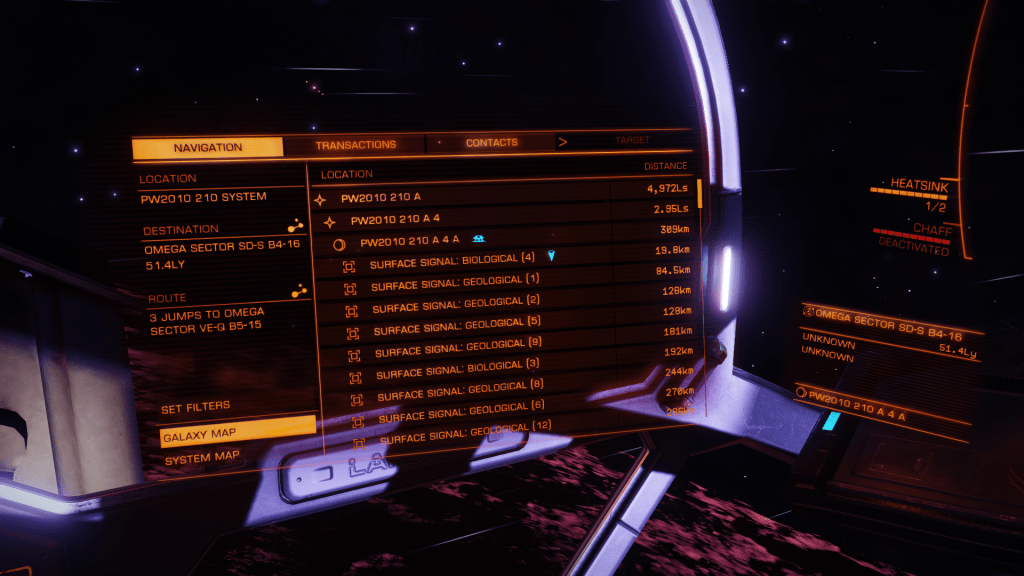Open the Contacts tab

(492, 143)
